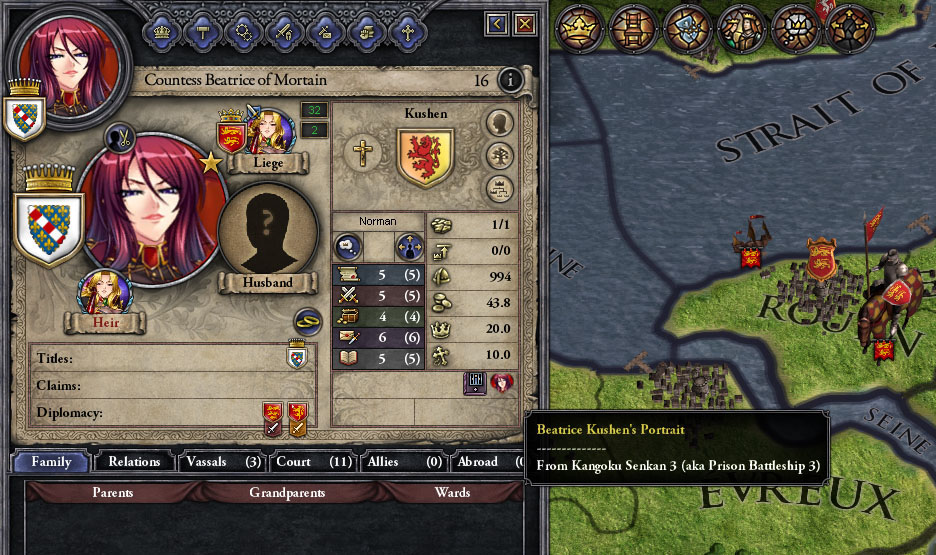
Task: Click the scissors icon near the main portrait
Action: (x=120, y=137)
